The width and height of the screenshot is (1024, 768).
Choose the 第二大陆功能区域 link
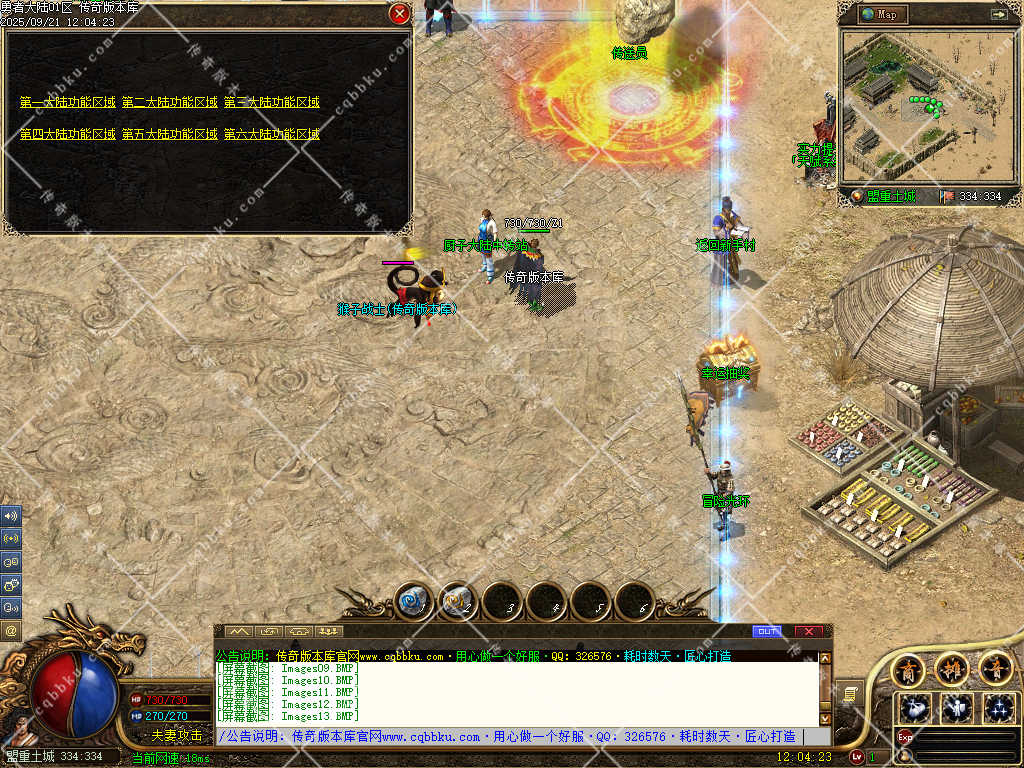(x=169, y=102)
